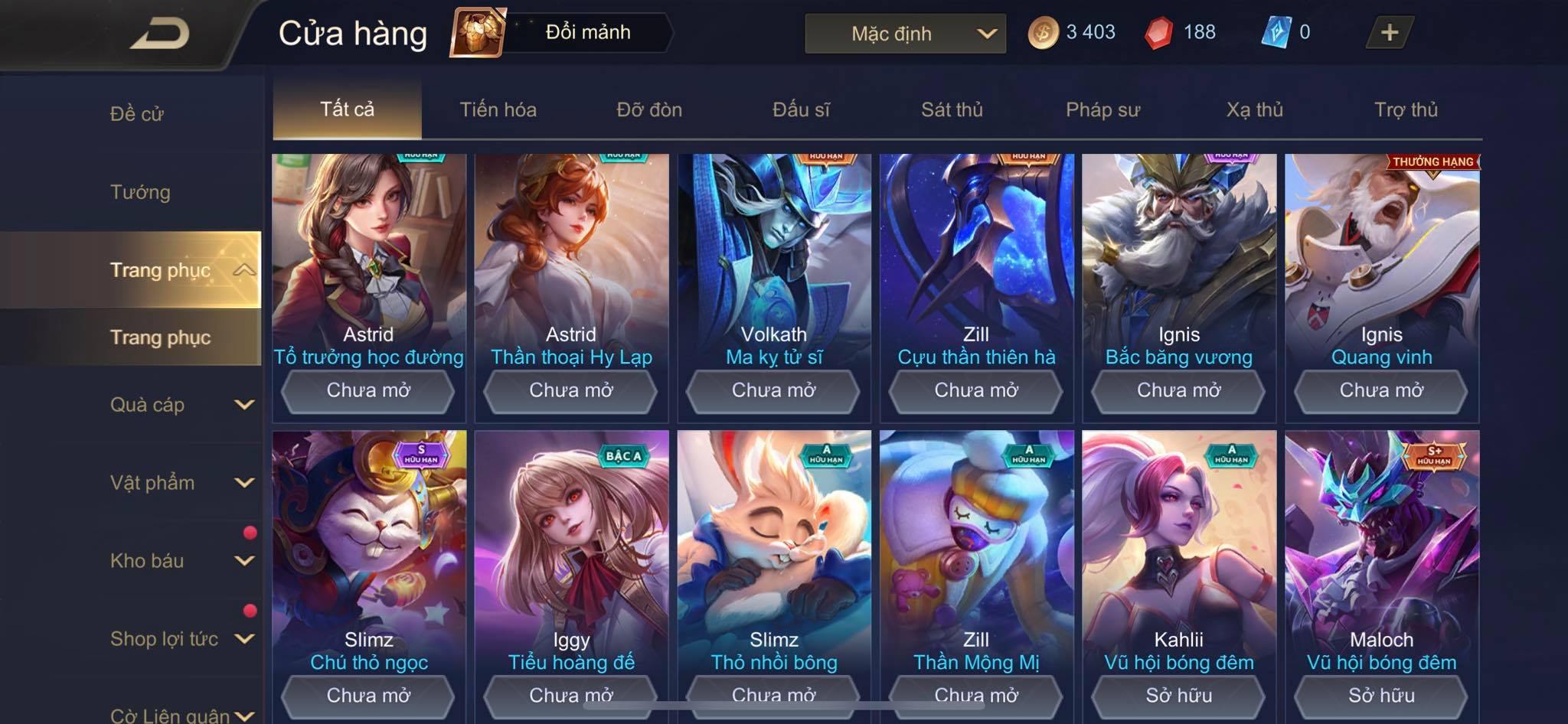Tap the plus button to add currency
This screenshot has height=724, width=1568.
click(1389, 32)
